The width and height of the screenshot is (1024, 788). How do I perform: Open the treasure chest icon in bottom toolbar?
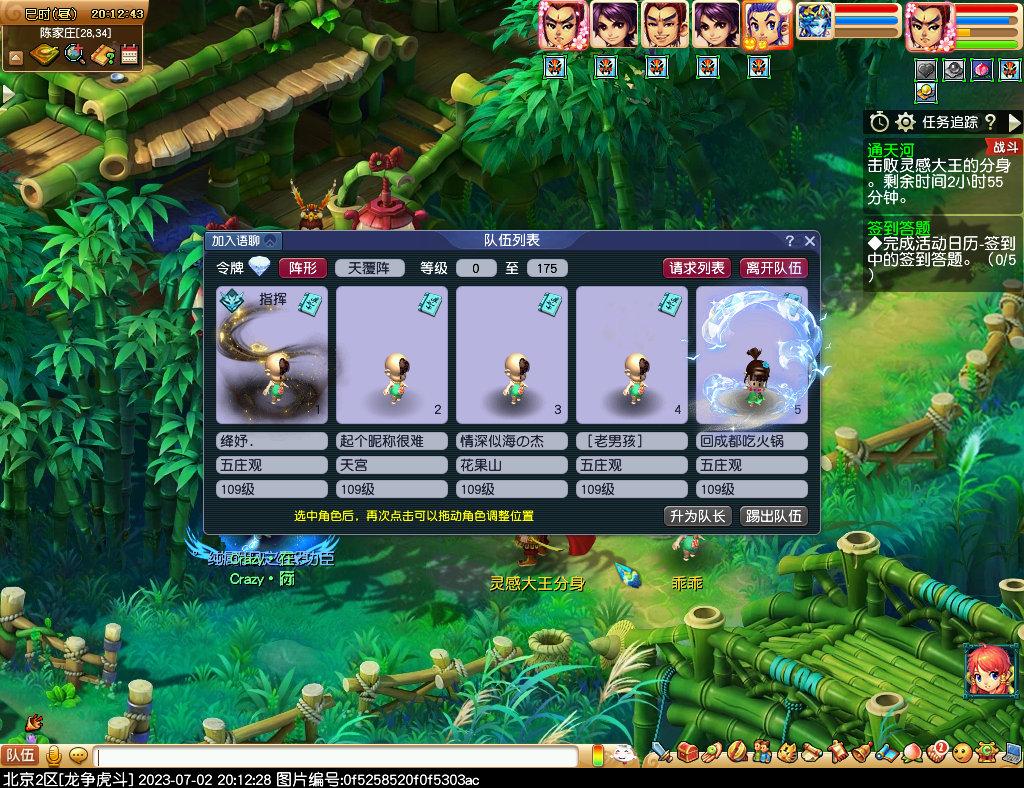(686, 752)
